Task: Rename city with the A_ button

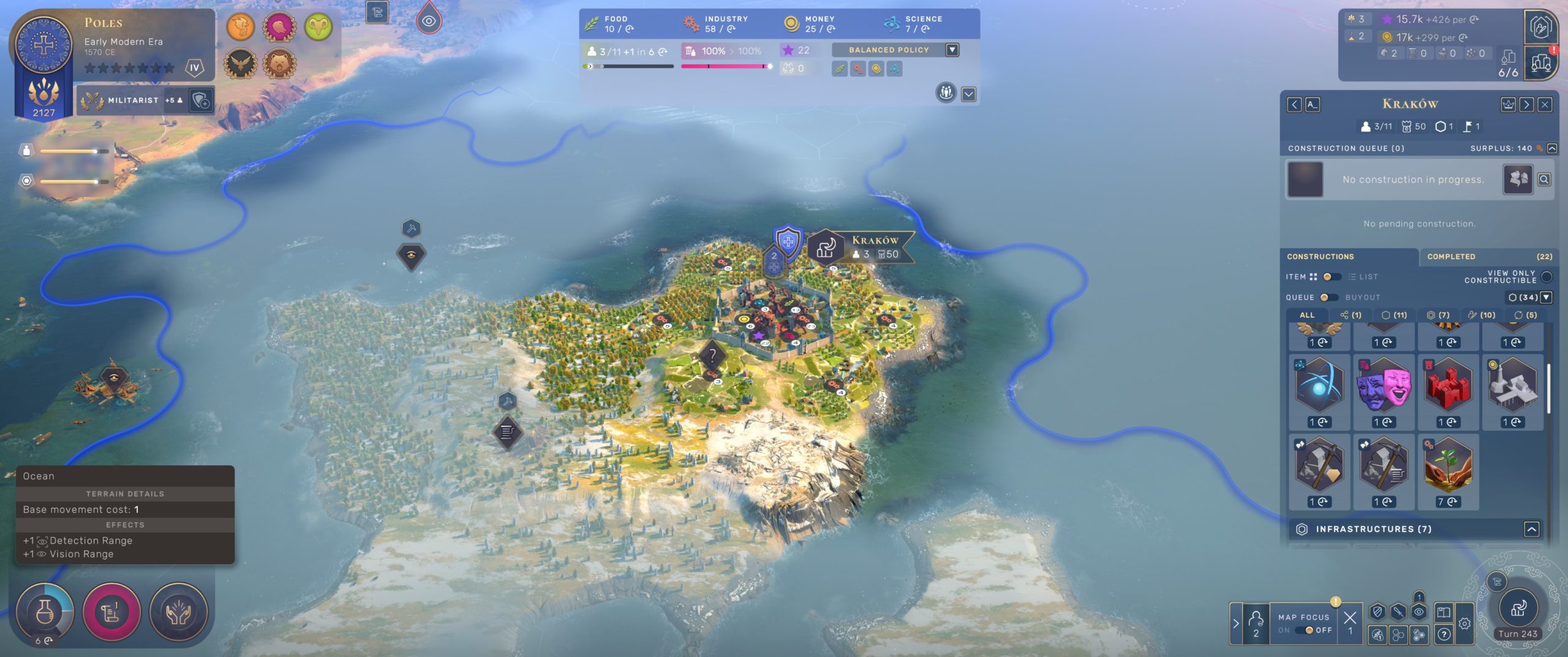Action: 1312,105
